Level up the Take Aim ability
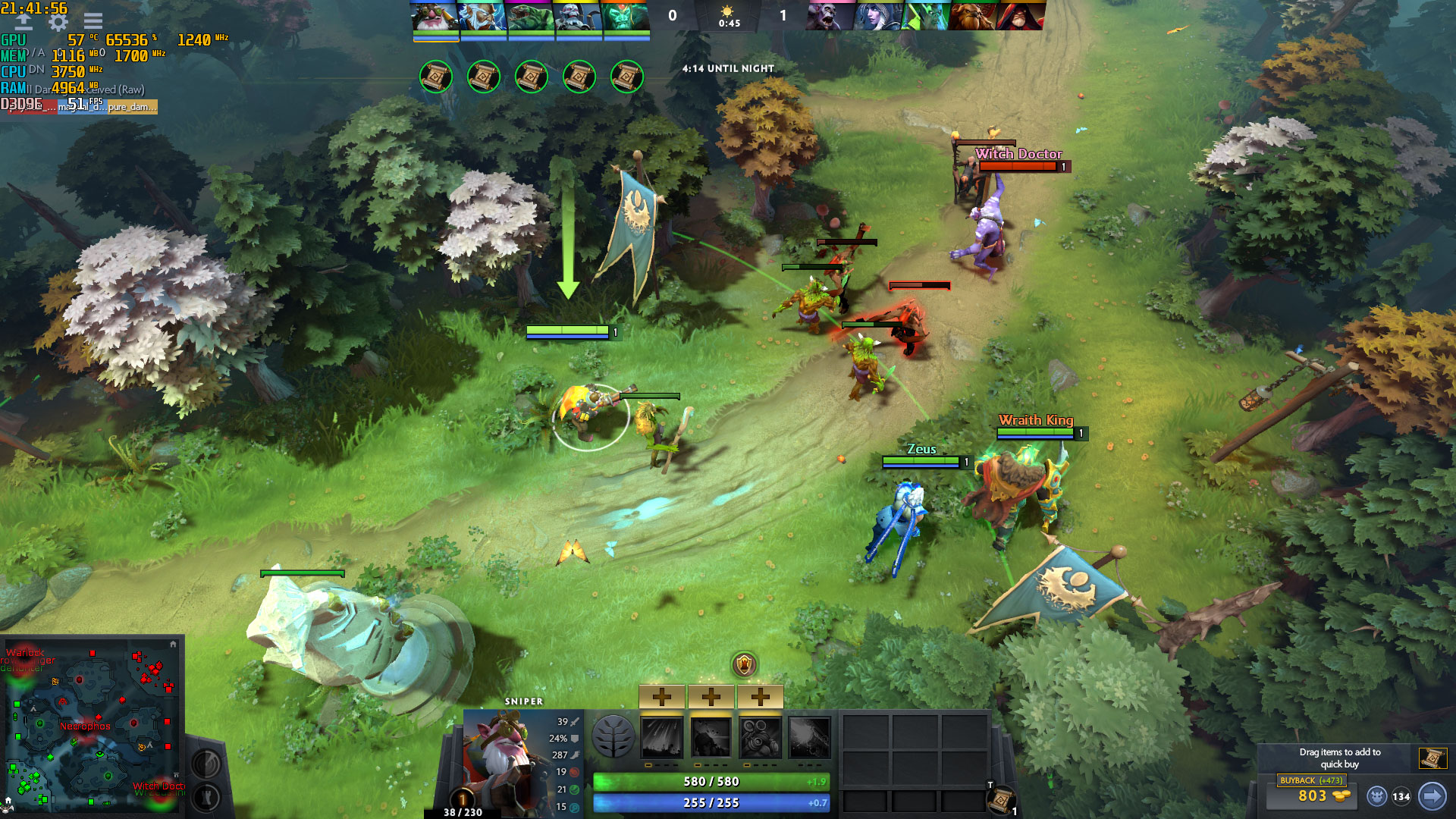The image size is (1456, 819). [x=761, y=696]
